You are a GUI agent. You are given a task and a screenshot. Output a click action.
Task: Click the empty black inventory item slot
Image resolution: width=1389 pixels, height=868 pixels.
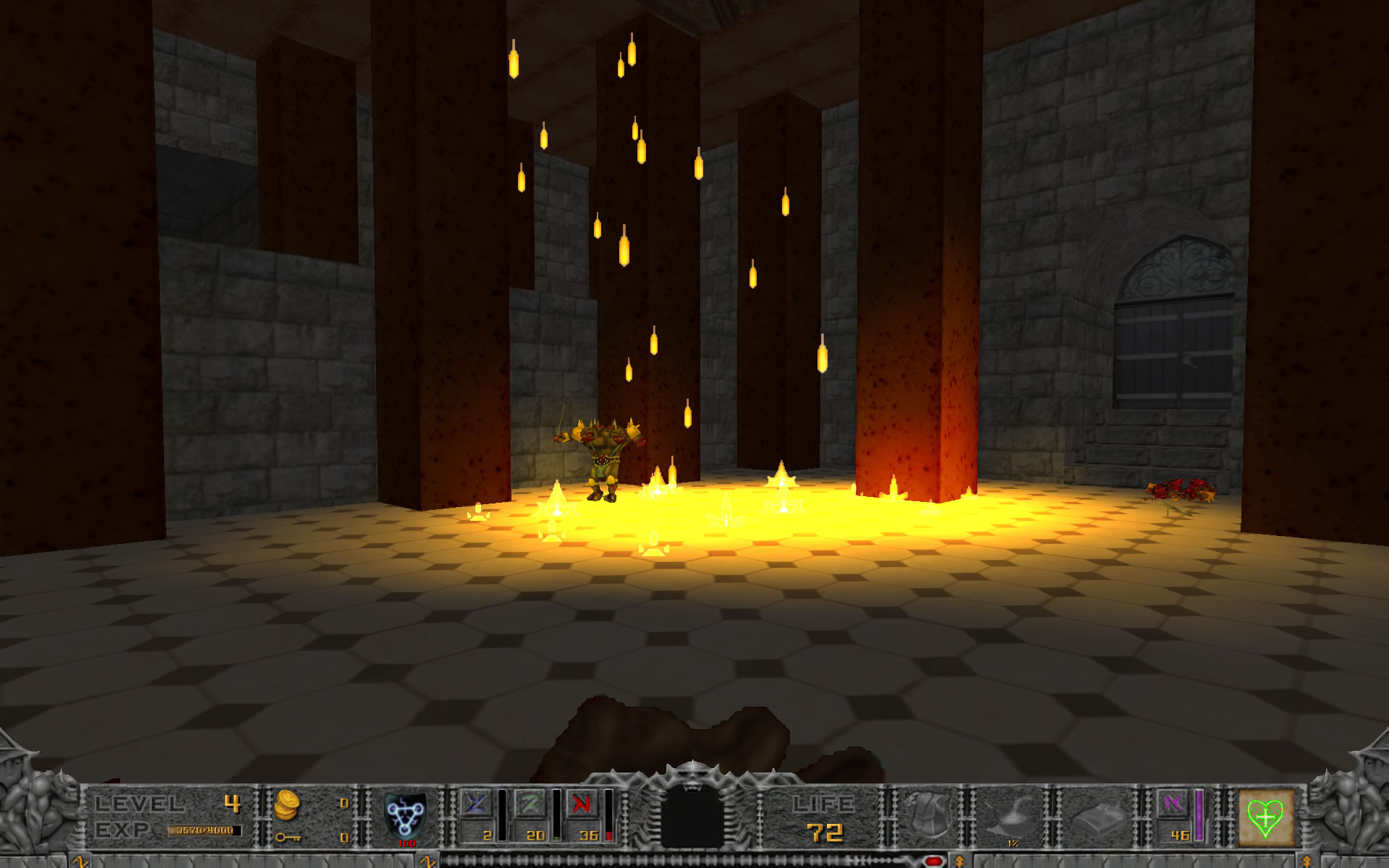pyautogui.click(x=692, y=816)
